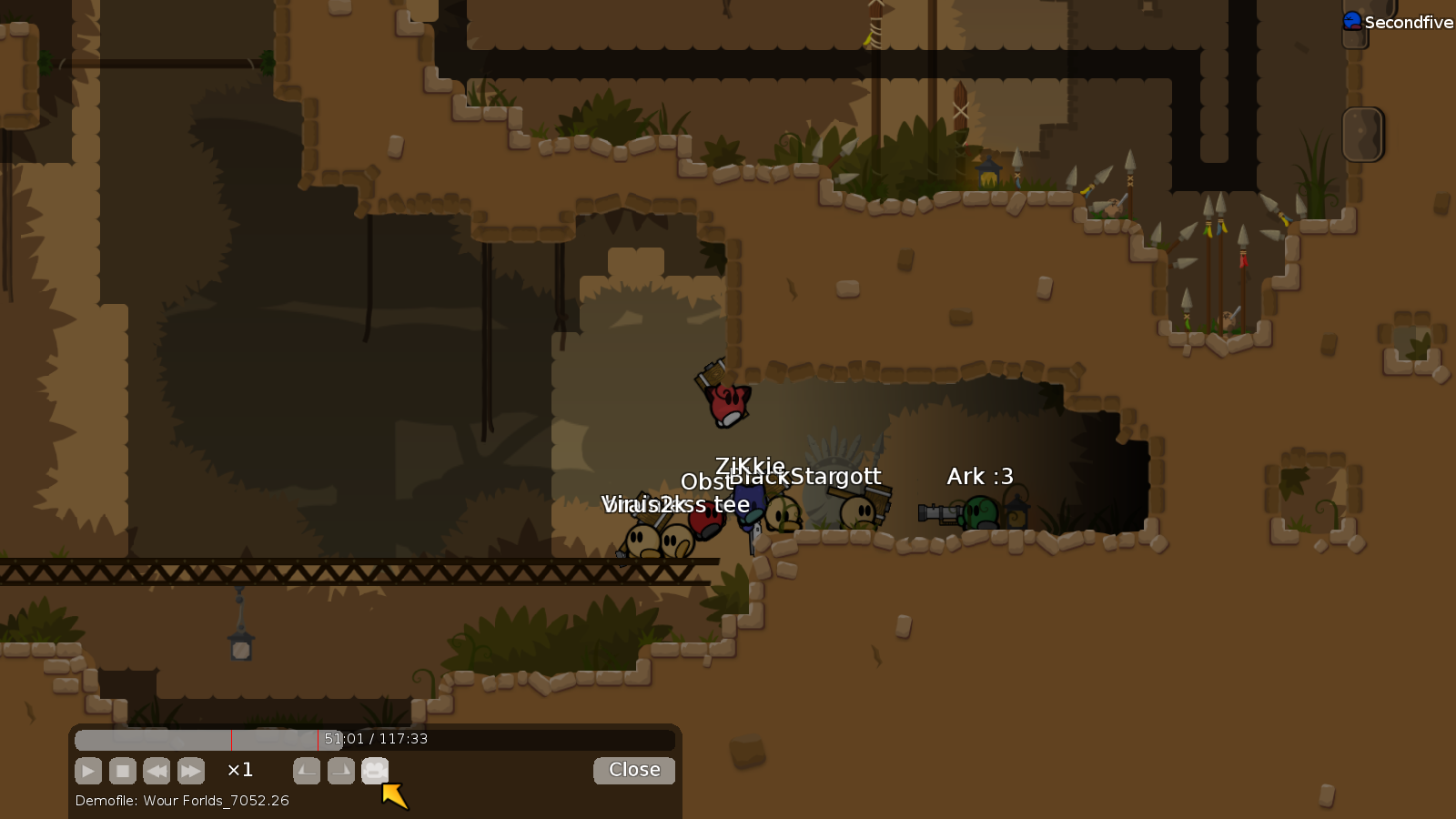Stop the demo playback
This screenshot has height=819, width=1456.
click(x=123, y=771)
